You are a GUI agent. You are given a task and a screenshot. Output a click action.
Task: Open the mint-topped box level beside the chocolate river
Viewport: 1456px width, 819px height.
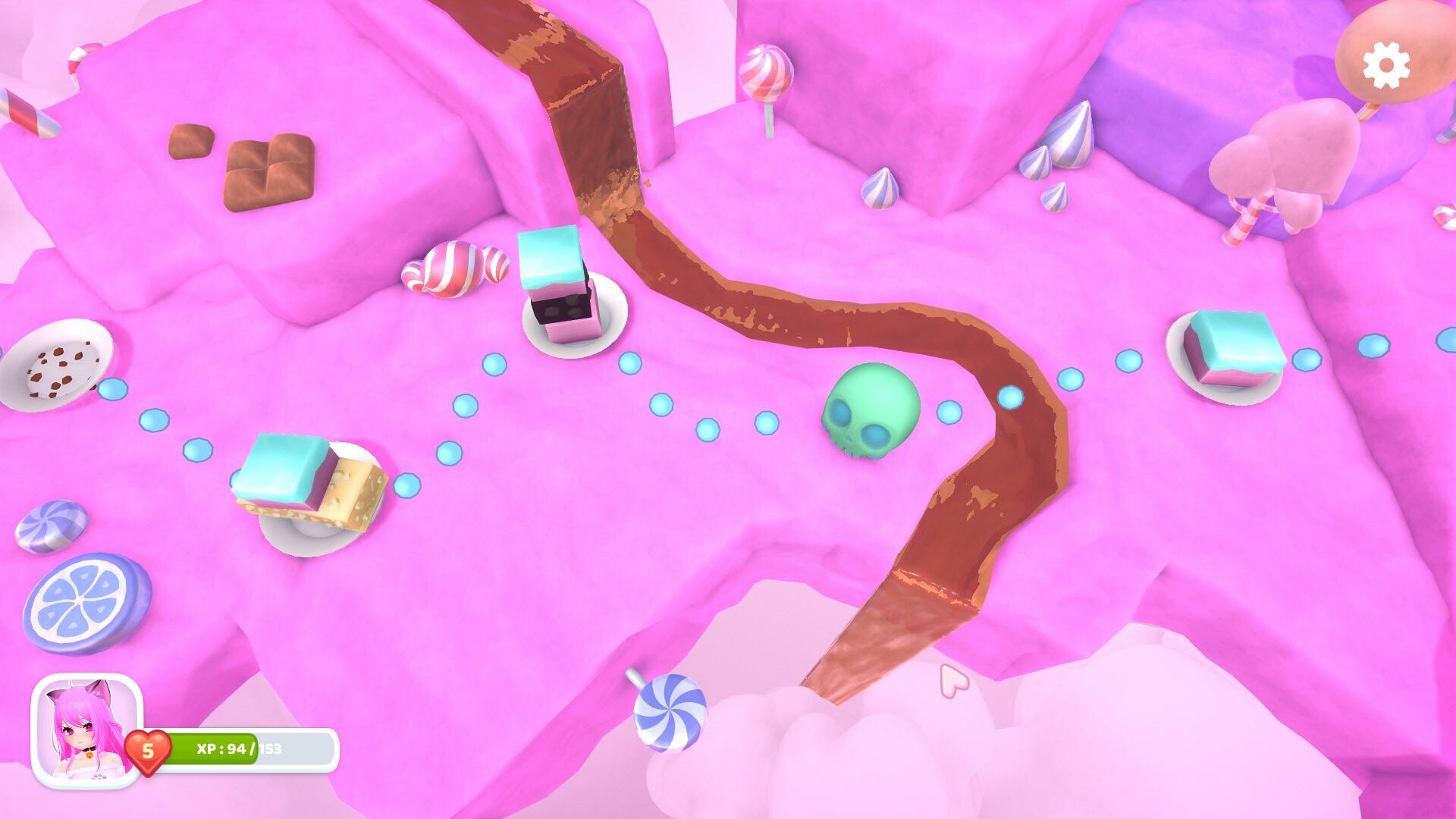[x=556, y=284]
